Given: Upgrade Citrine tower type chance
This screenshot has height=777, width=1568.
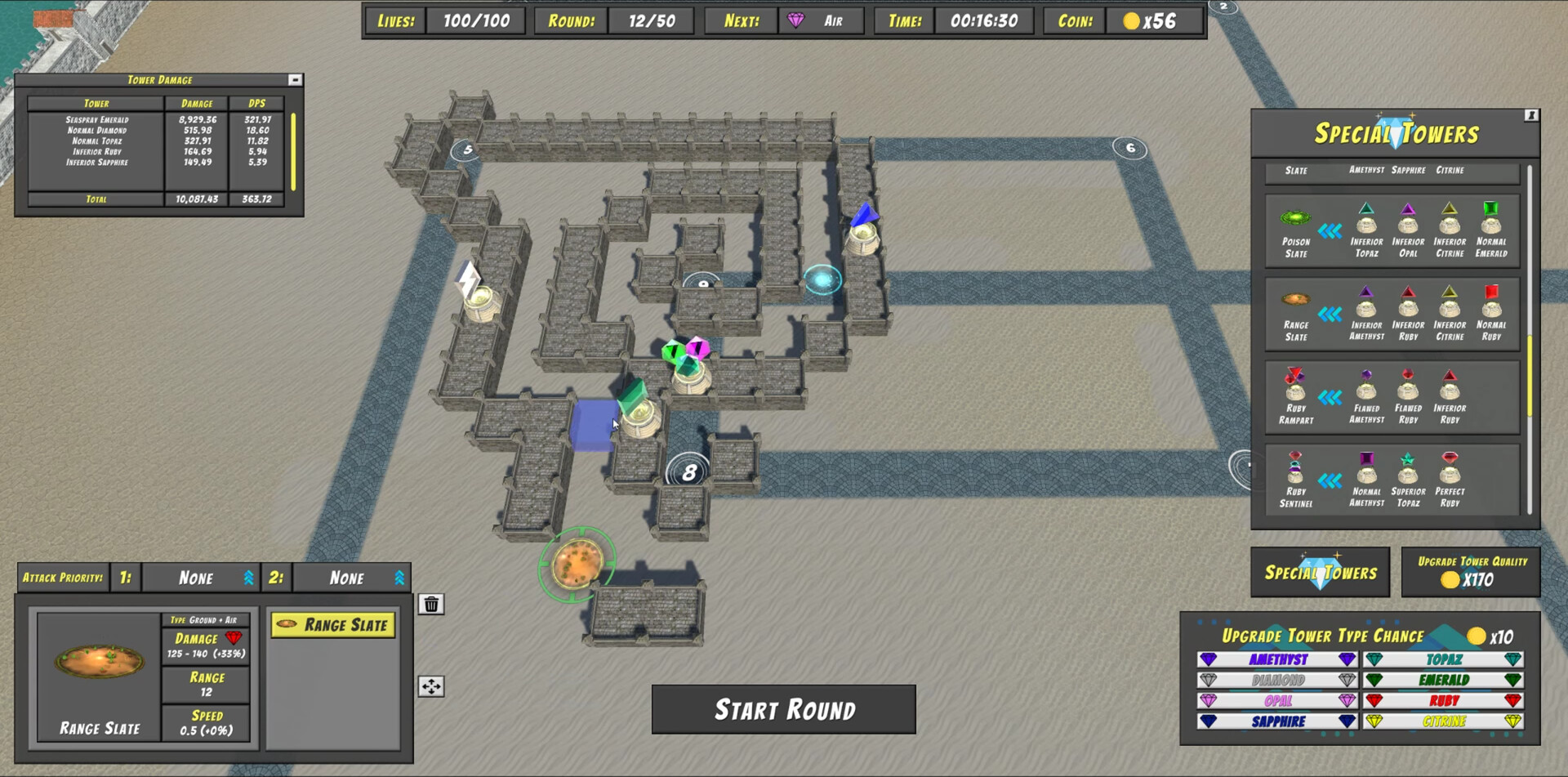Looking at the screenshot, I should (1443, 721).
